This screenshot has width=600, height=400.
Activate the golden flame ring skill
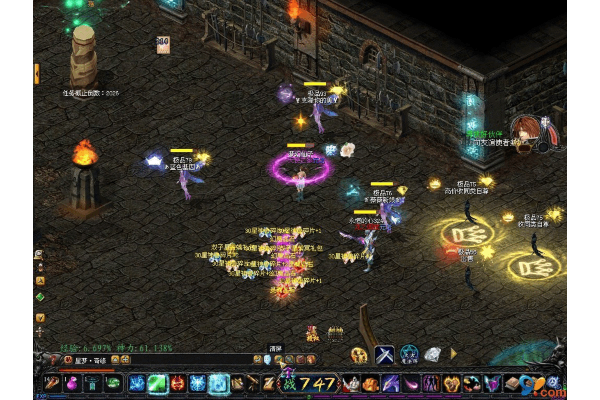(450, 383)
